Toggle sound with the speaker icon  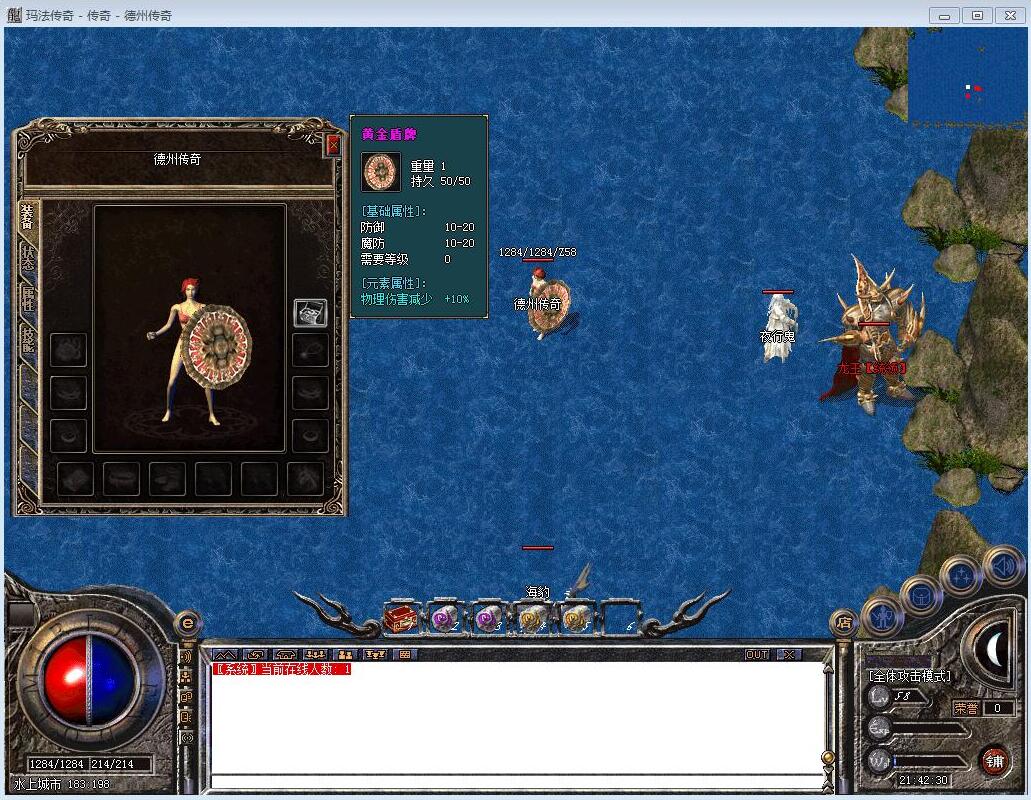1002,566
